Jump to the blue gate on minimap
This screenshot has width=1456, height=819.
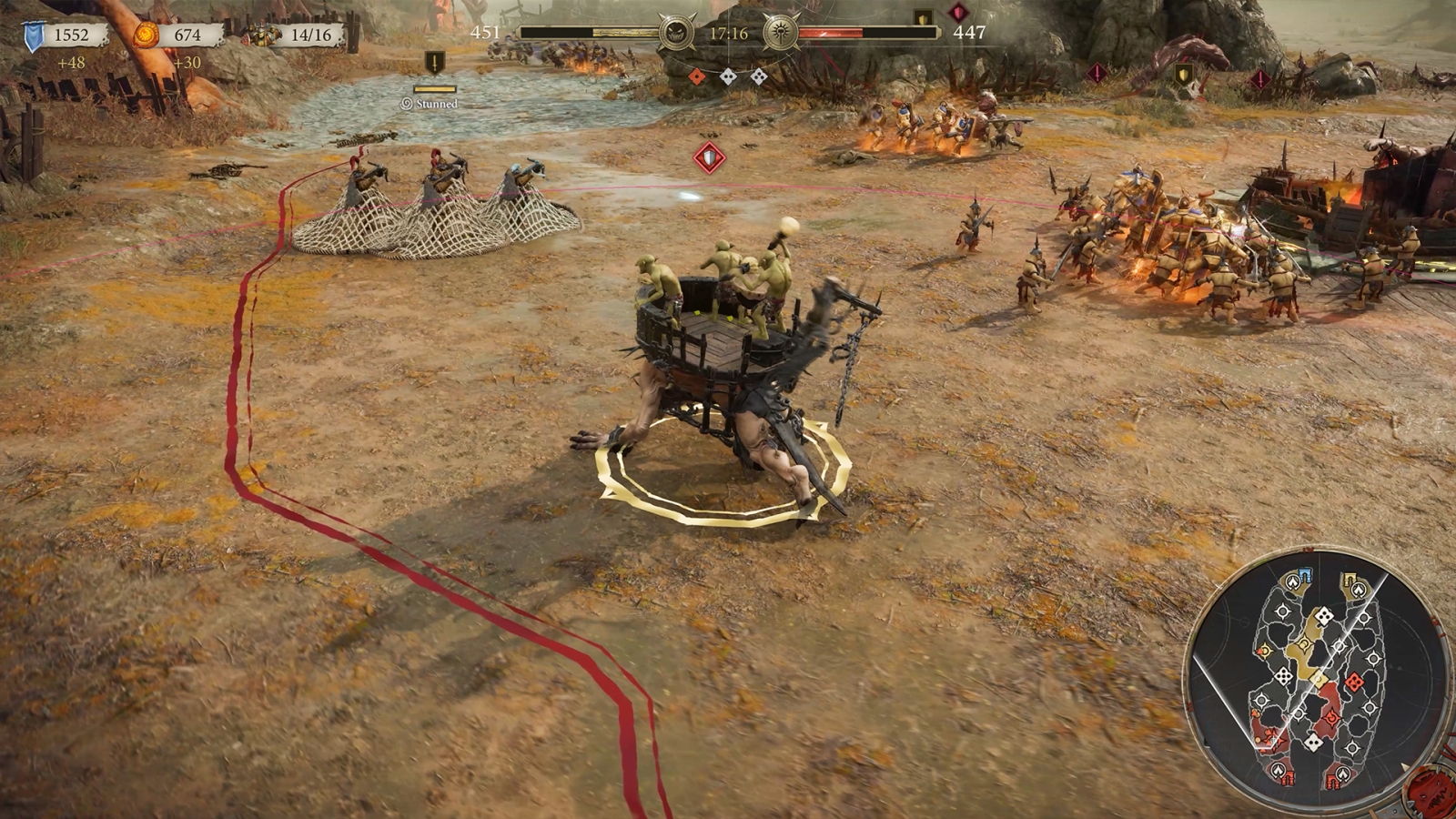[1304, 575]
